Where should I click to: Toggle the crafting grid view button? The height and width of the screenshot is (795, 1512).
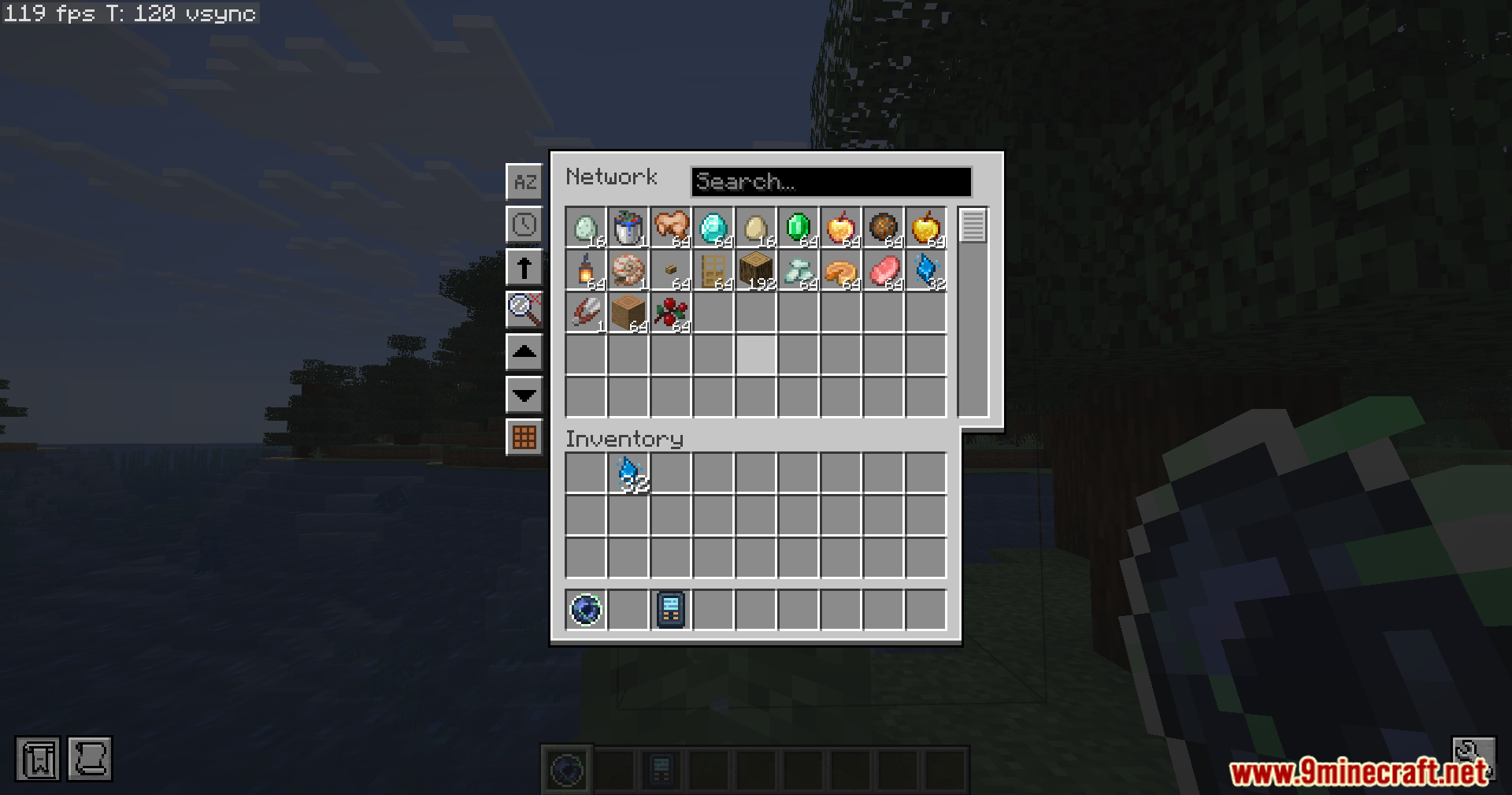[524, 438]
